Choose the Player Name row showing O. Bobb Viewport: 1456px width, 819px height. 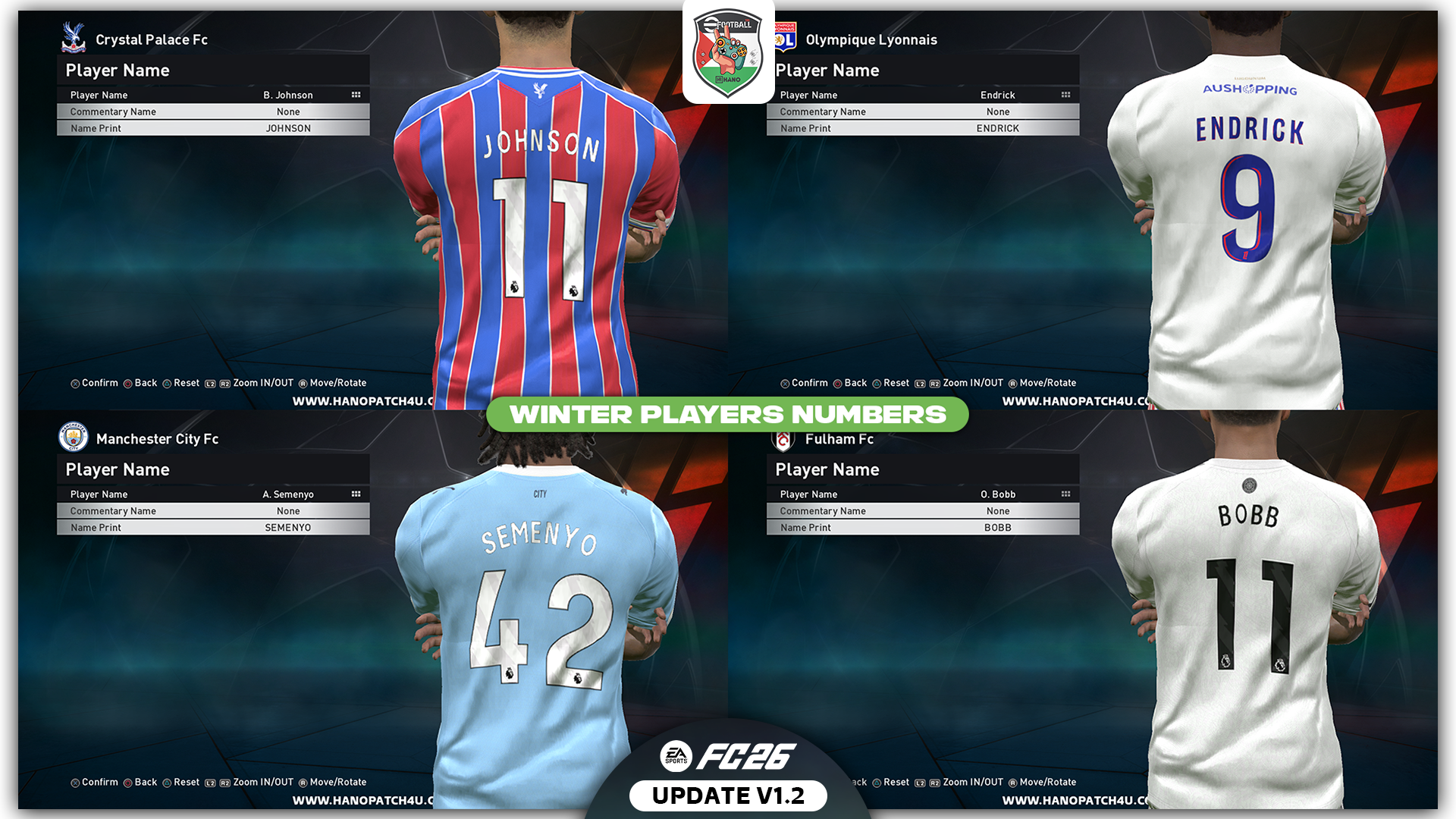pos(922,494)
